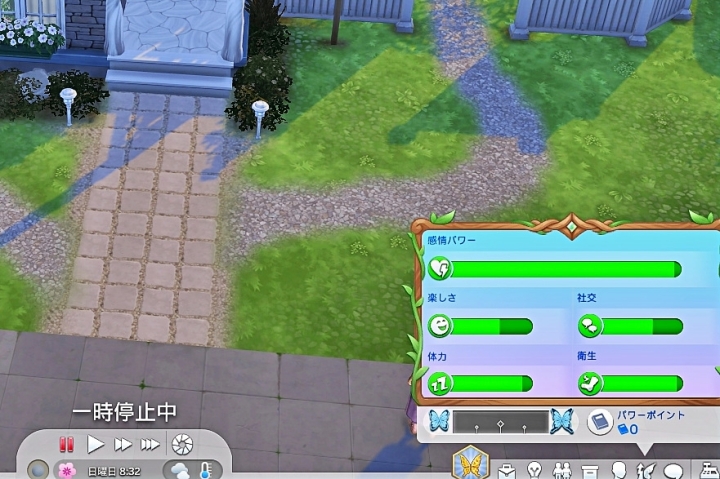Open the power points spellbook icon
Image resolution: width=720 pixels, height=479 pixels.
pyautogui.click(x=600, y=421)
